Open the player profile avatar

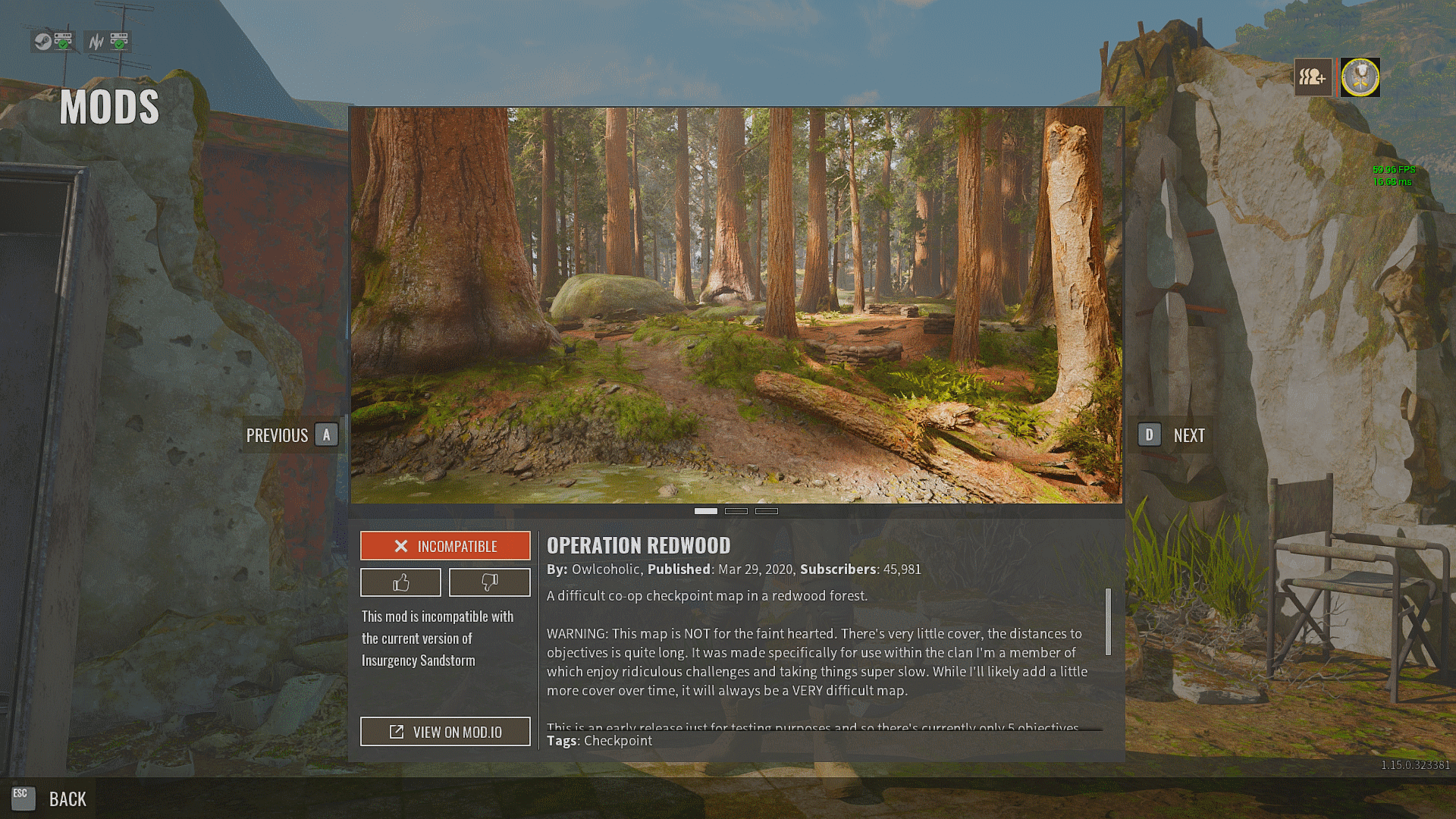point(1360,77)
